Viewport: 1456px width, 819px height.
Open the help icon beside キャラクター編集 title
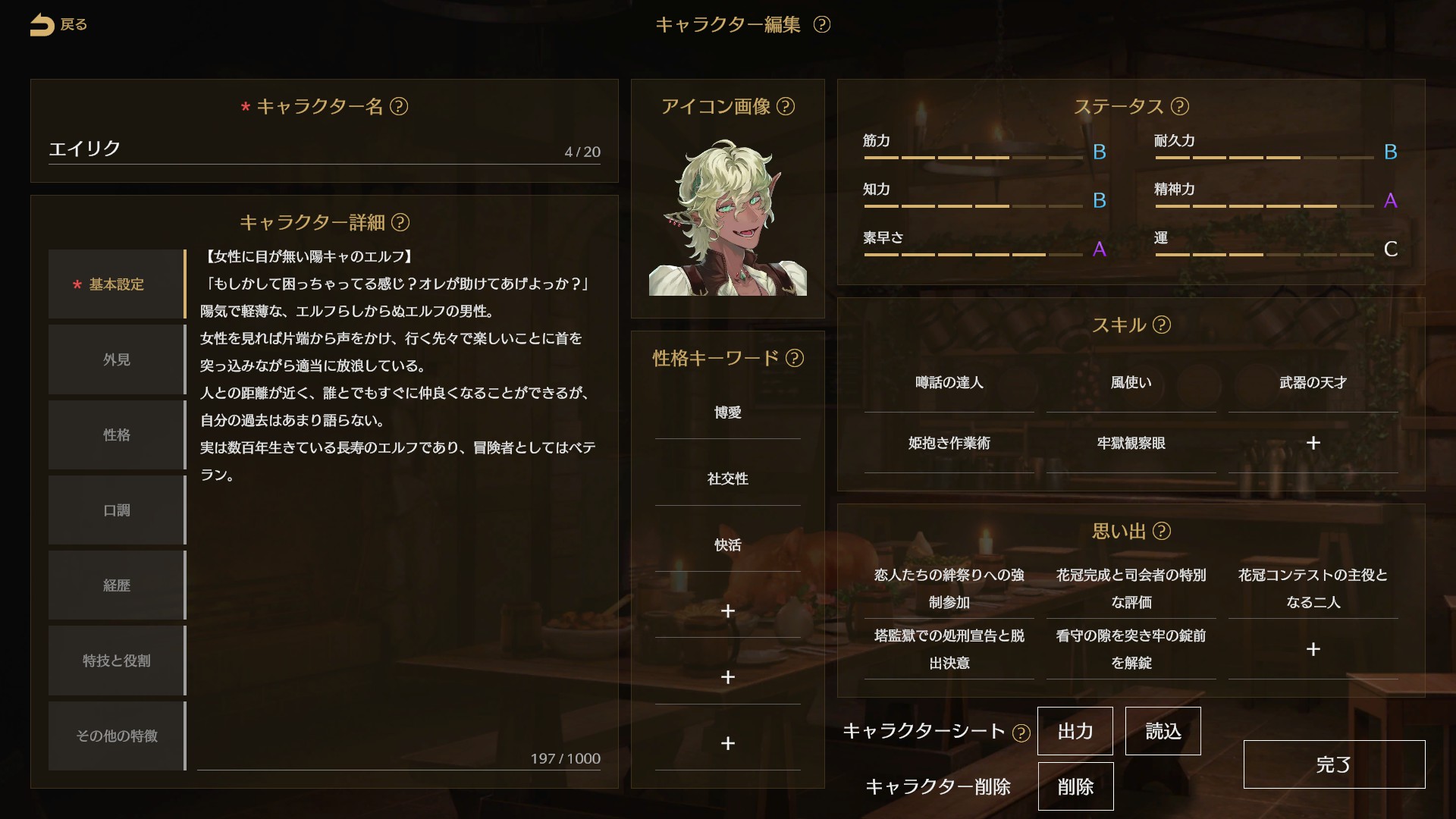tap(823, 25)
